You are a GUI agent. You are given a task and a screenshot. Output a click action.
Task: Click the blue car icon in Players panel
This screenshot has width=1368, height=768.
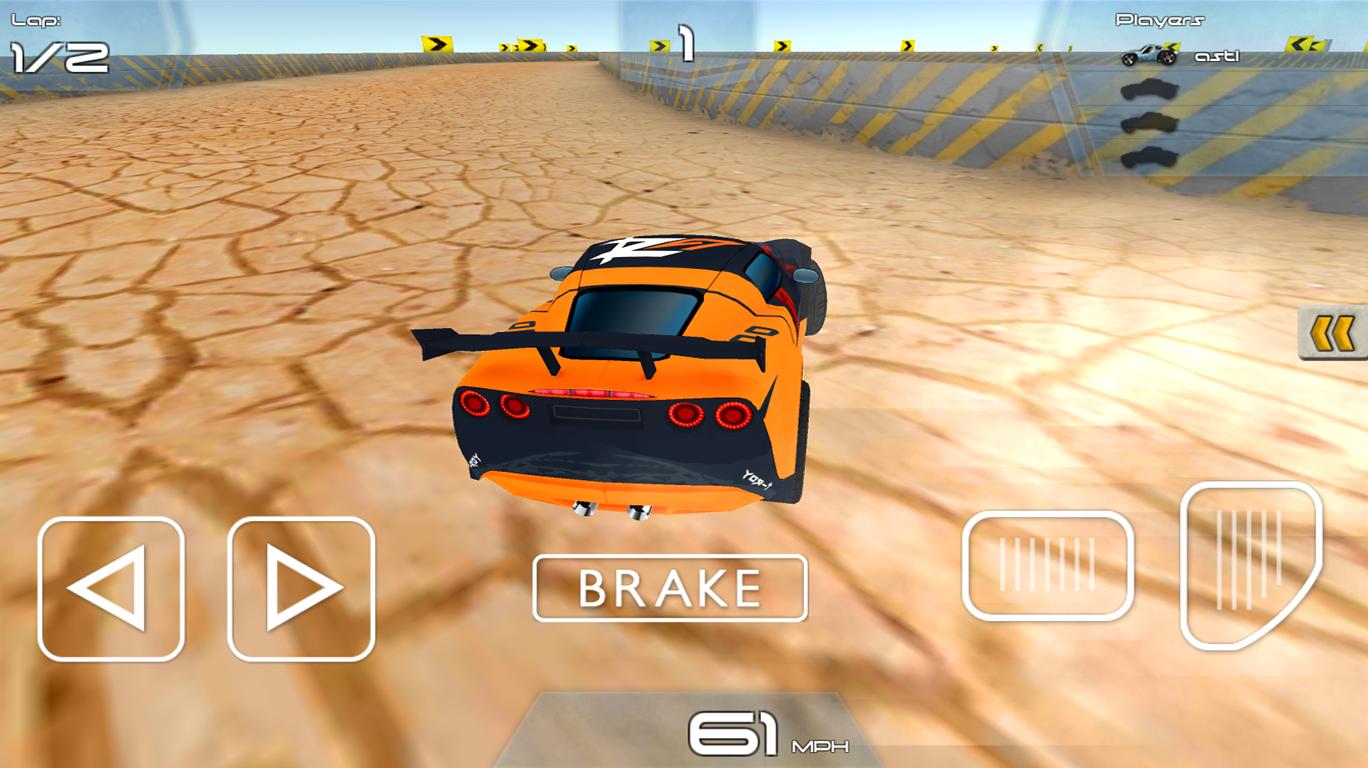point(1148,55)
